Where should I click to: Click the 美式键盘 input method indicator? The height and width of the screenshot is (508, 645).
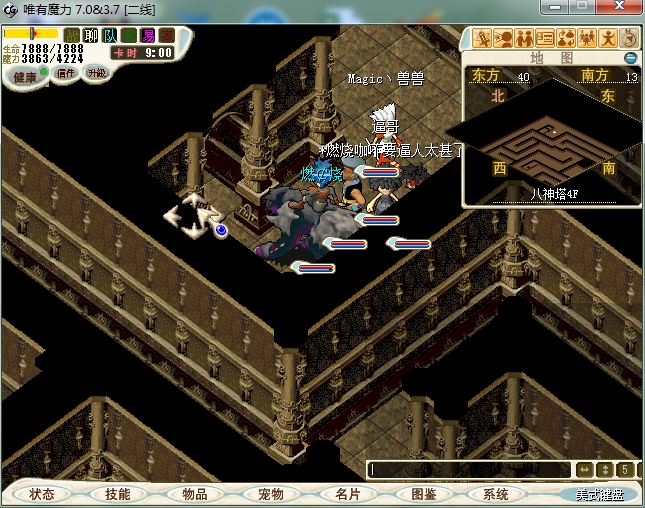point(598,494)
